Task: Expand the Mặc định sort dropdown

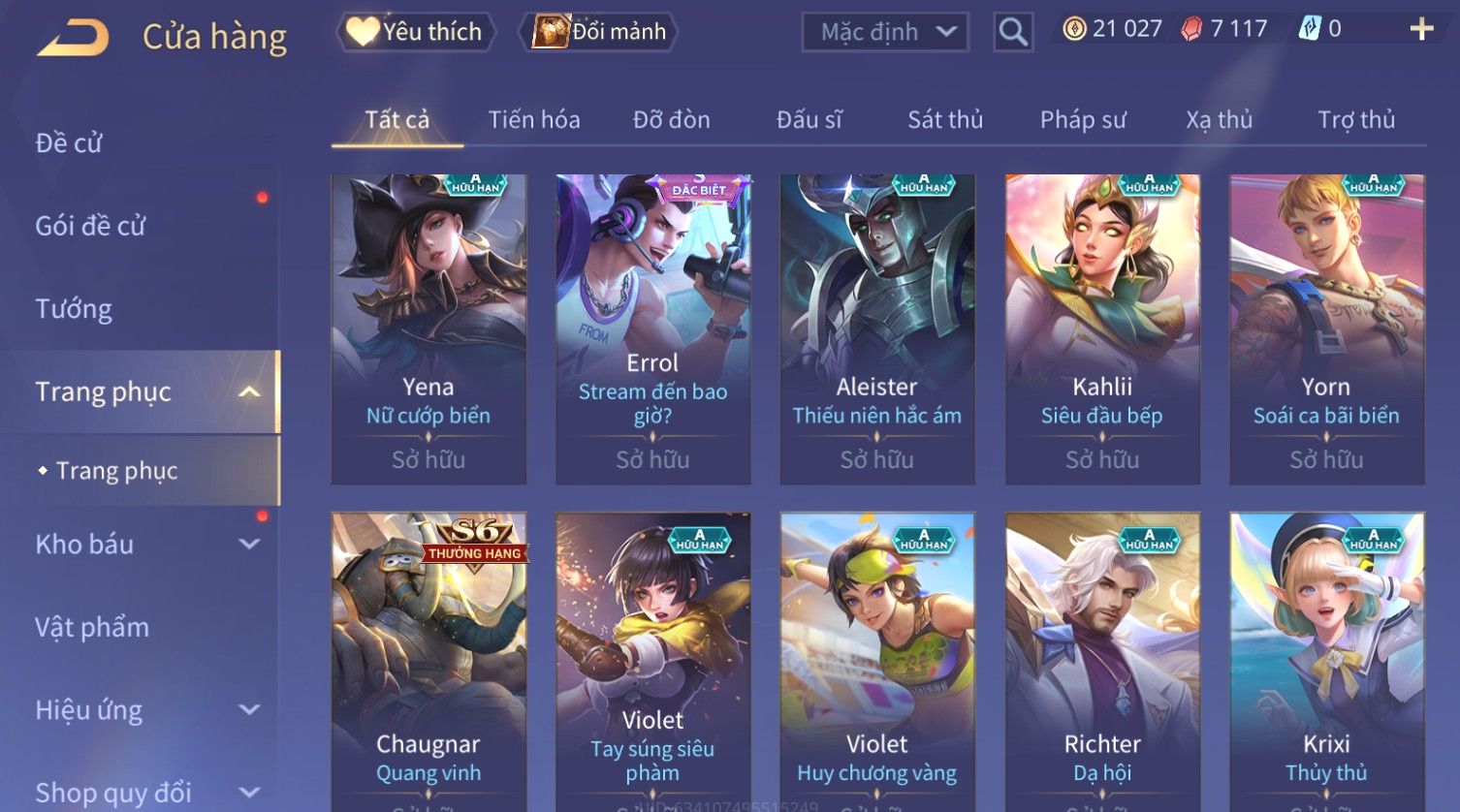Action: 885,32
